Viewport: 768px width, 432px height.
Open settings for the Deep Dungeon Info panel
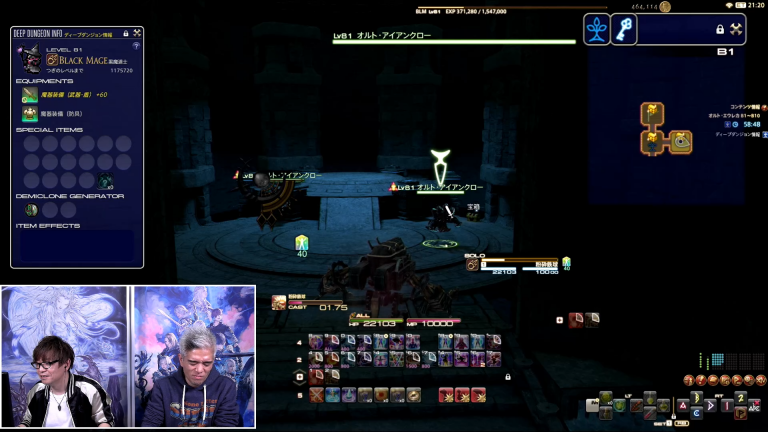pyautogui.click(x=136, y=33)
